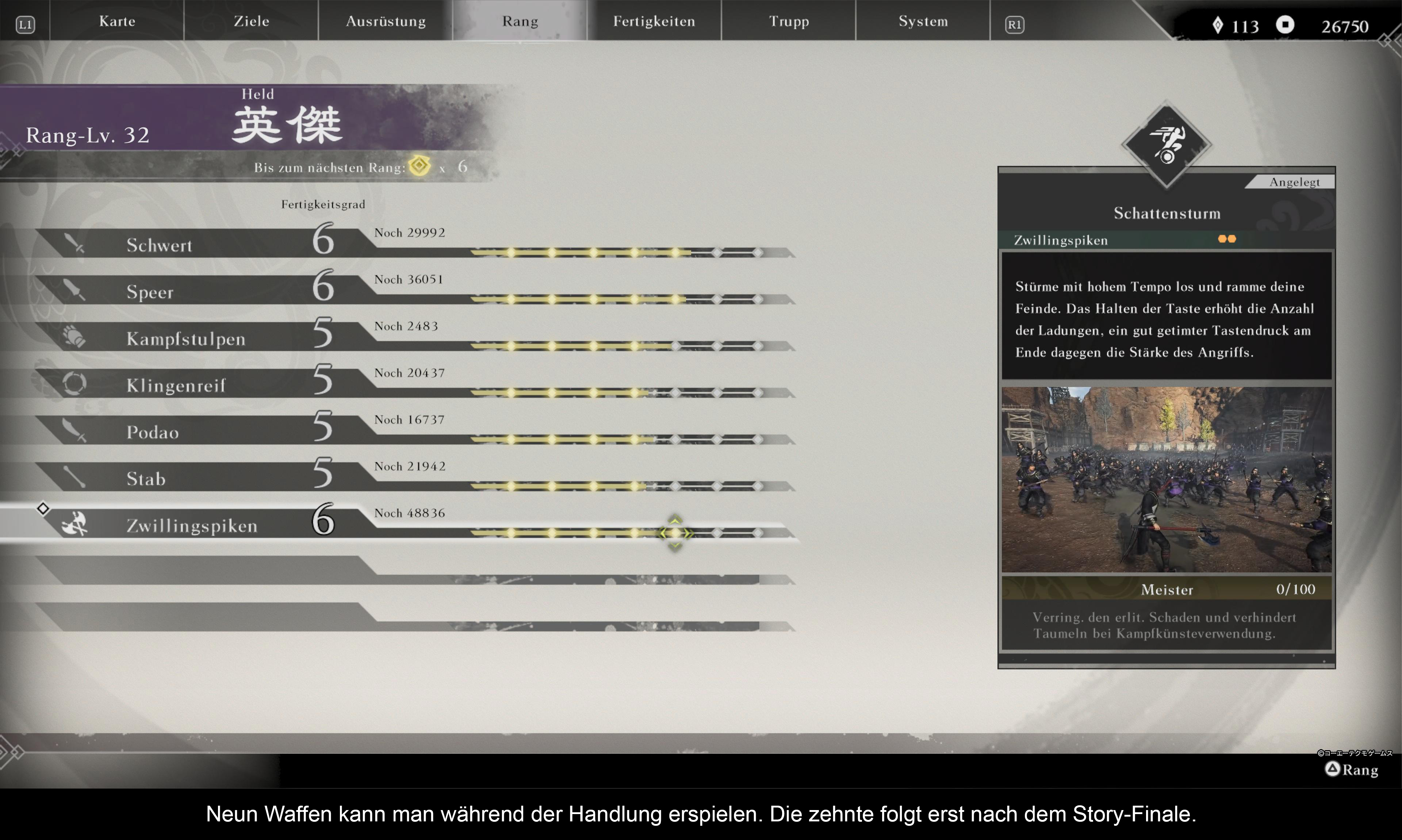Show the Fertigkeiten tab
The height and width of the screenshot is (840, 1402).
click(x=654, y=22)
